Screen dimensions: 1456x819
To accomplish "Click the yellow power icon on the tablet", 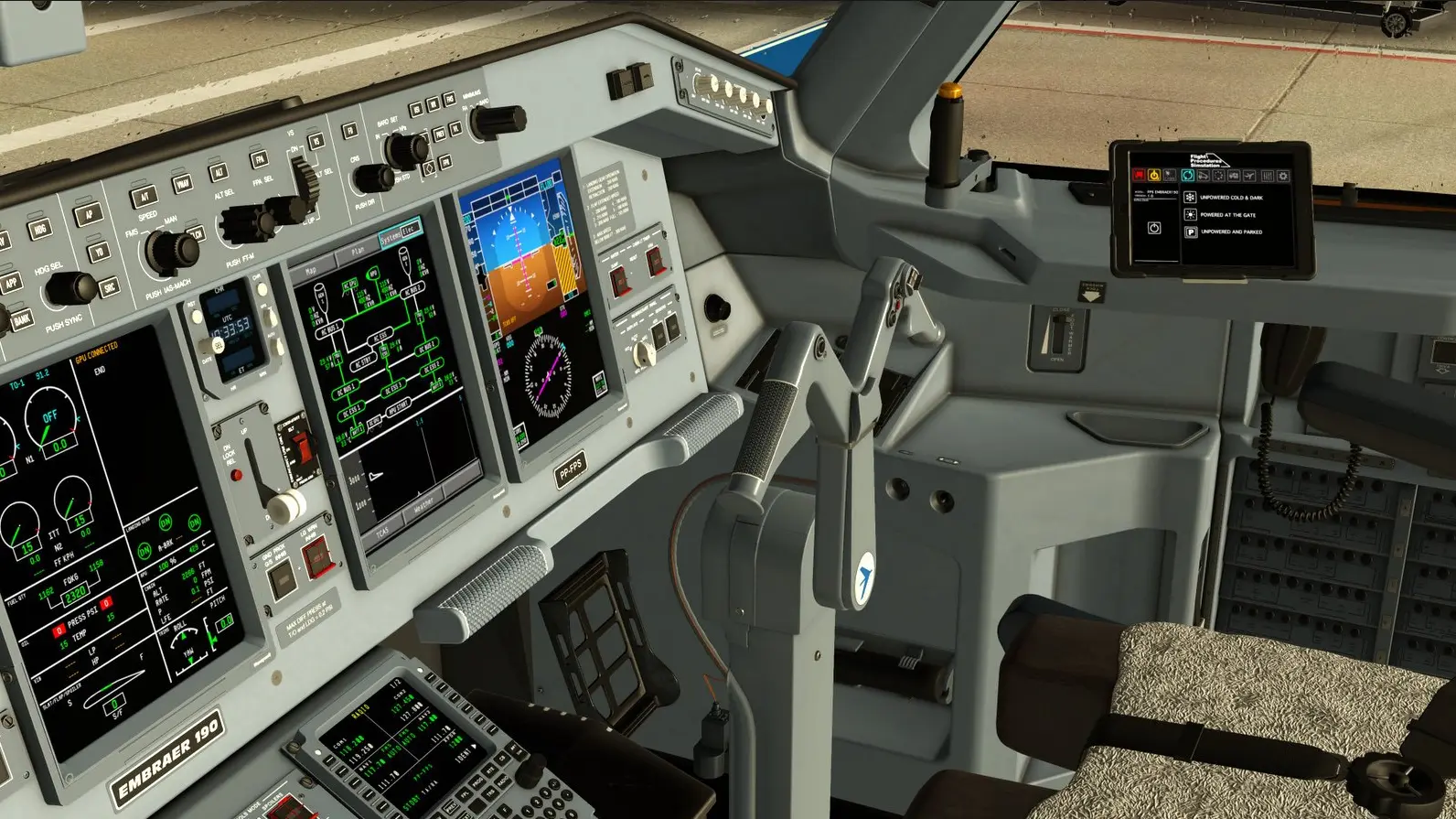I will [1154, 175].
